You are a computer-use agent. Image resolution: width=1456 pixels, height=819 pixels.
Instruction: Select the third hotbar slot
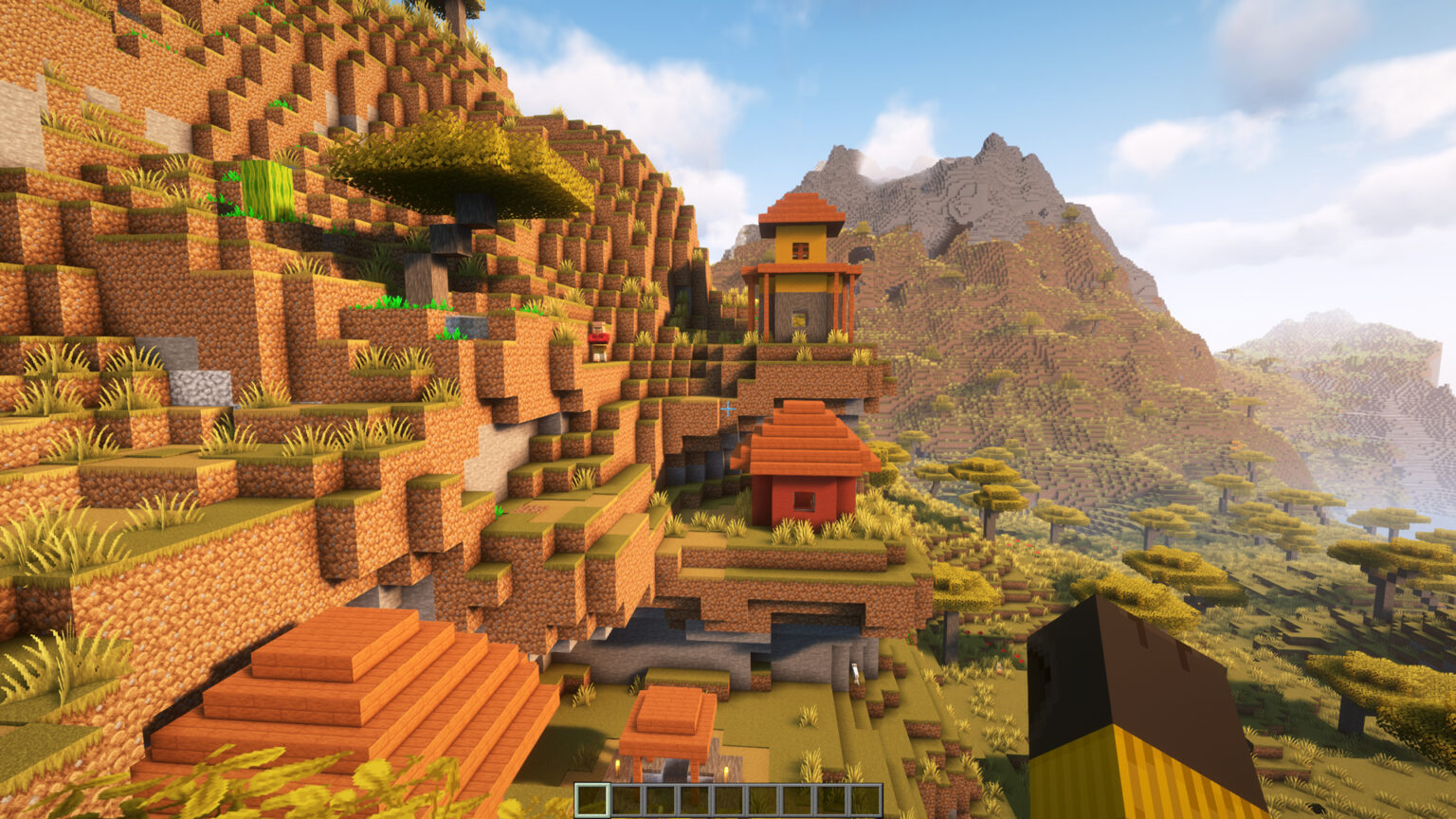click(x=661, y=800)
